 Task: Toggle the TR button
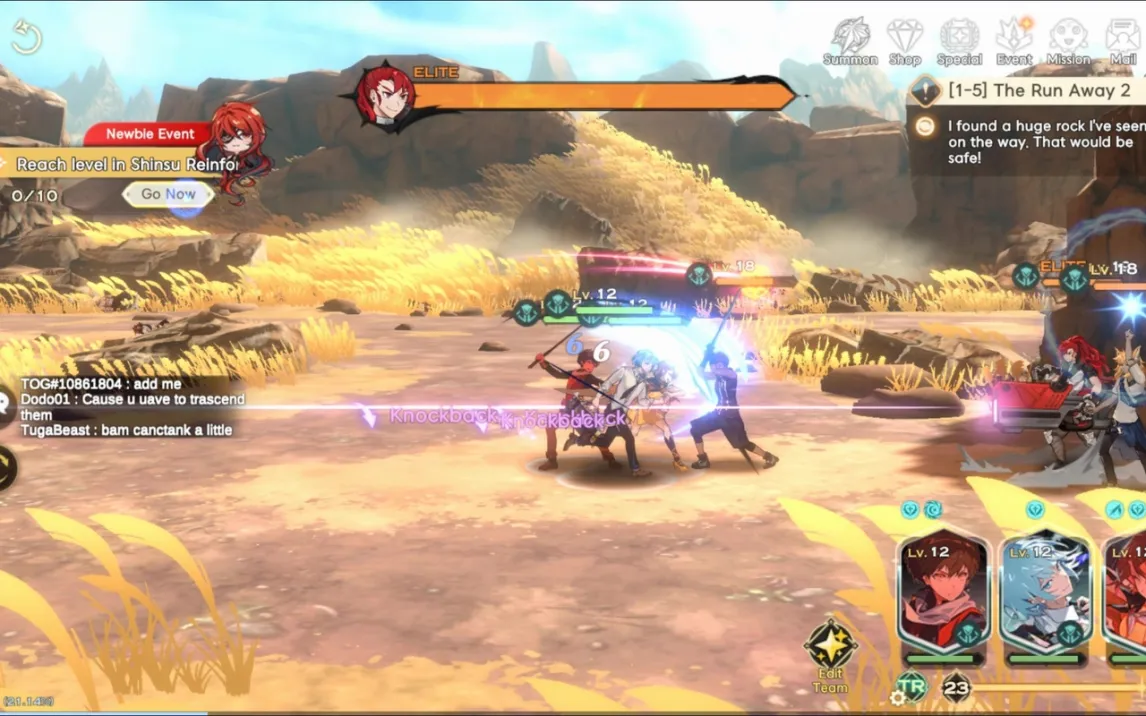911,686
